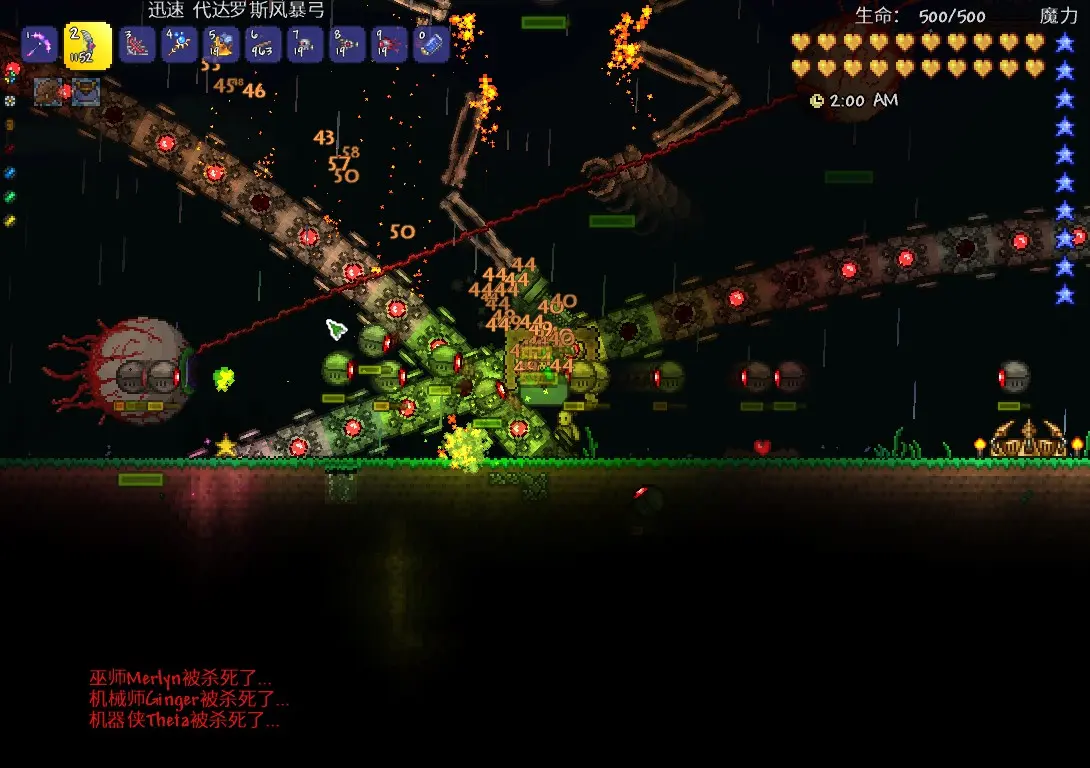Screen dimensions: 1090x768
Task: Choose the mechanical eye item in slot 8
Action: click(346, 45)
